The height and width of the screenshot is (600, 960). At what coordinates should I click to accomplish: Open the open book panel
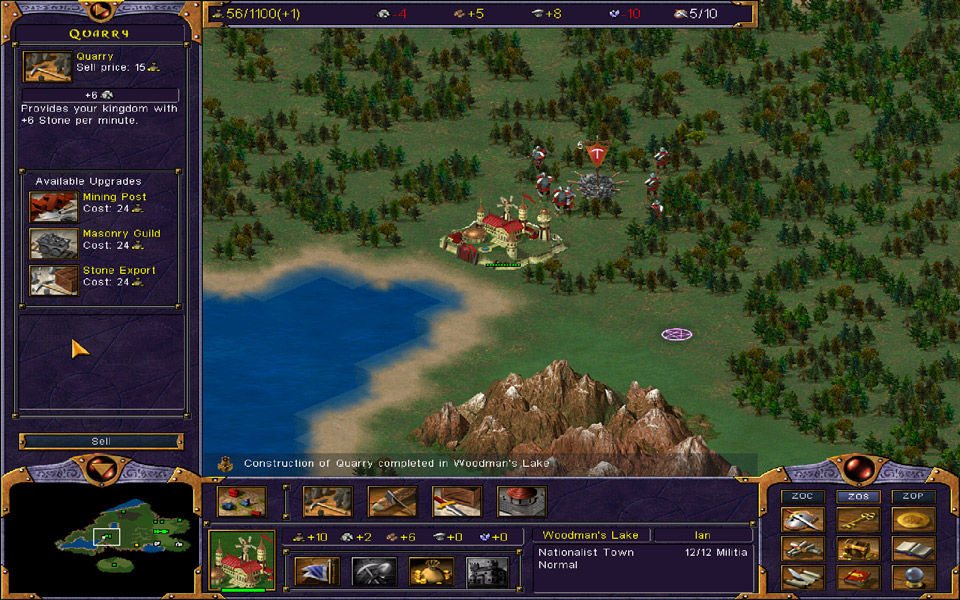[x=913, y=549]
